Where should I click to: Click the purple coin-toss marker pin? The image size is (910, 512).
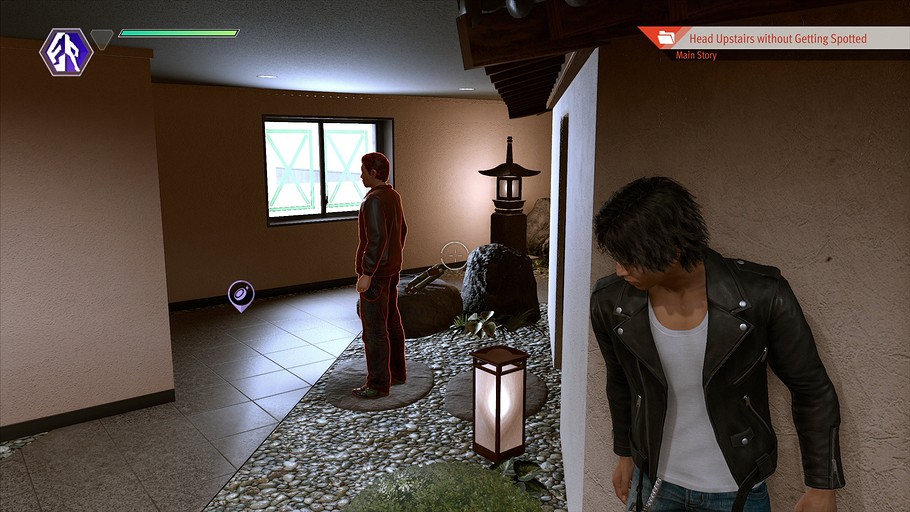[x=240, y=294]
